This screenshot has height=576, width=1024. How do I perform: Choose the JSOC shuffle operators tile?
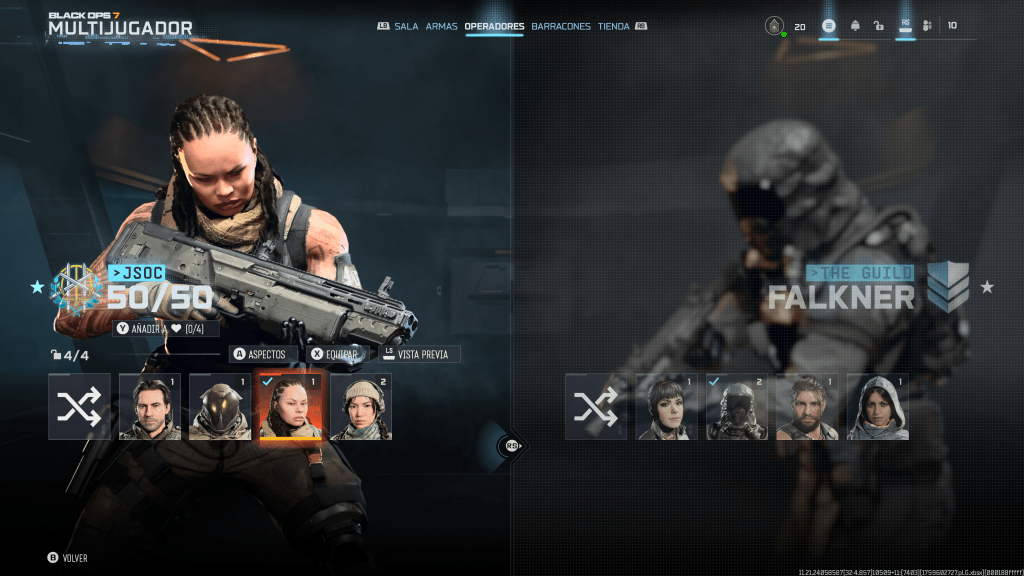(79, 407)
